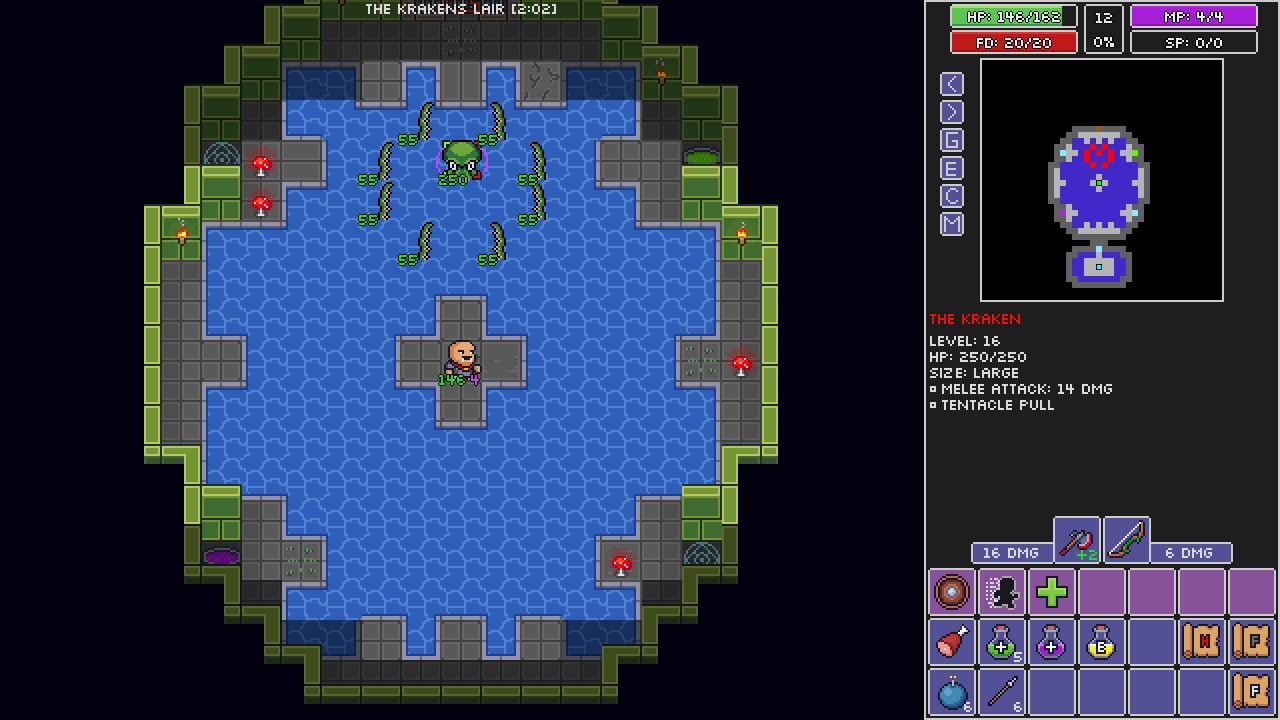
Task: Select the scroll marked with red H
Action: [x=1202, y=642]
